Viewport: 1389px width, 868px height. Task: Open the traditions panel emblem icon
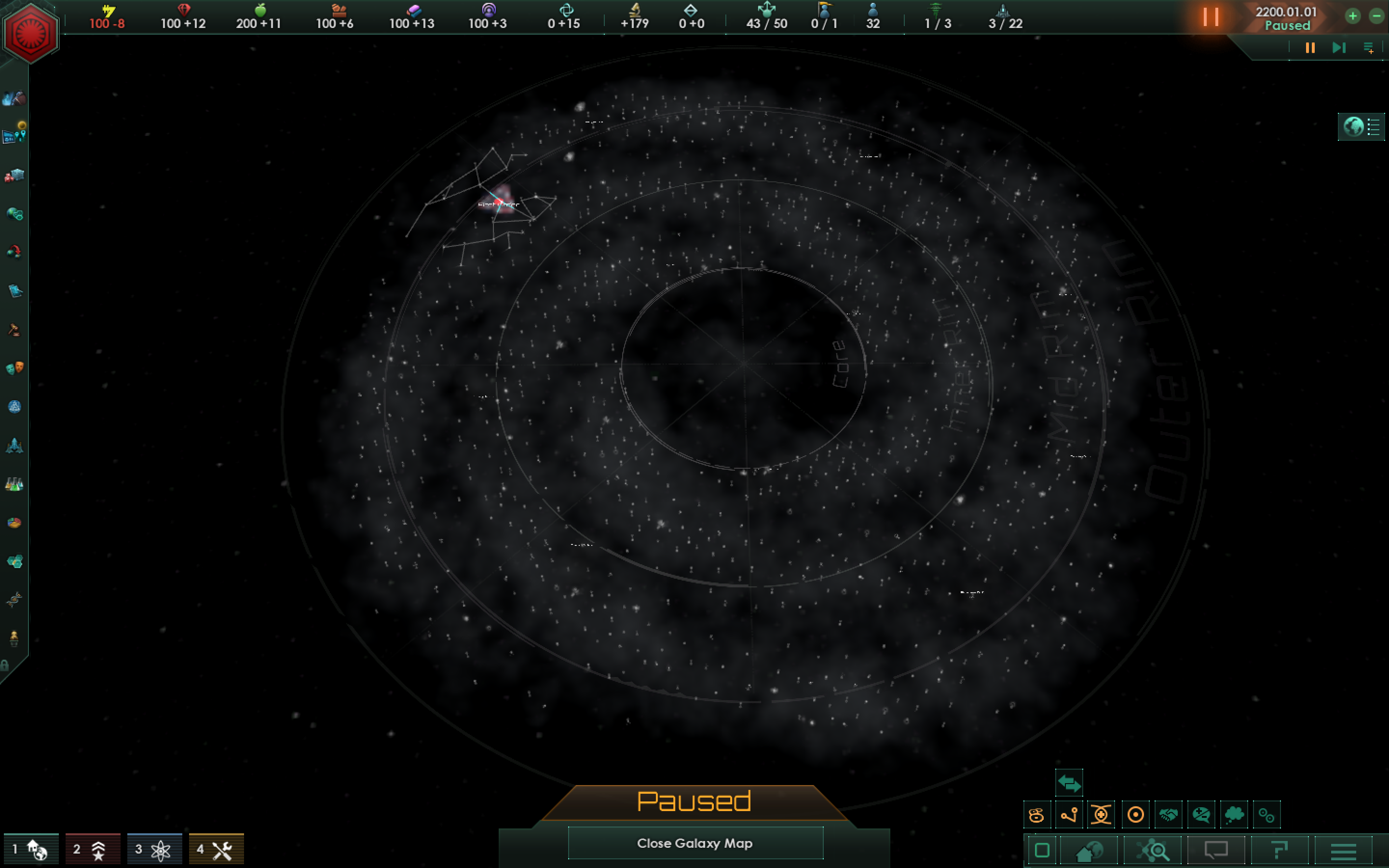15,407
